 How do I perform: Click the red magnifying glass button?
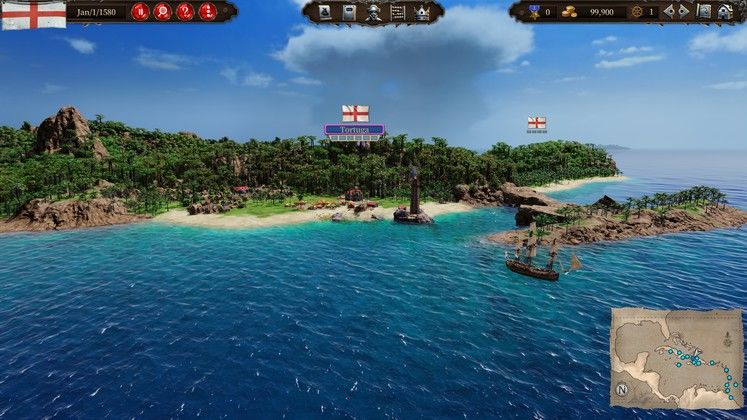point(162,12)
